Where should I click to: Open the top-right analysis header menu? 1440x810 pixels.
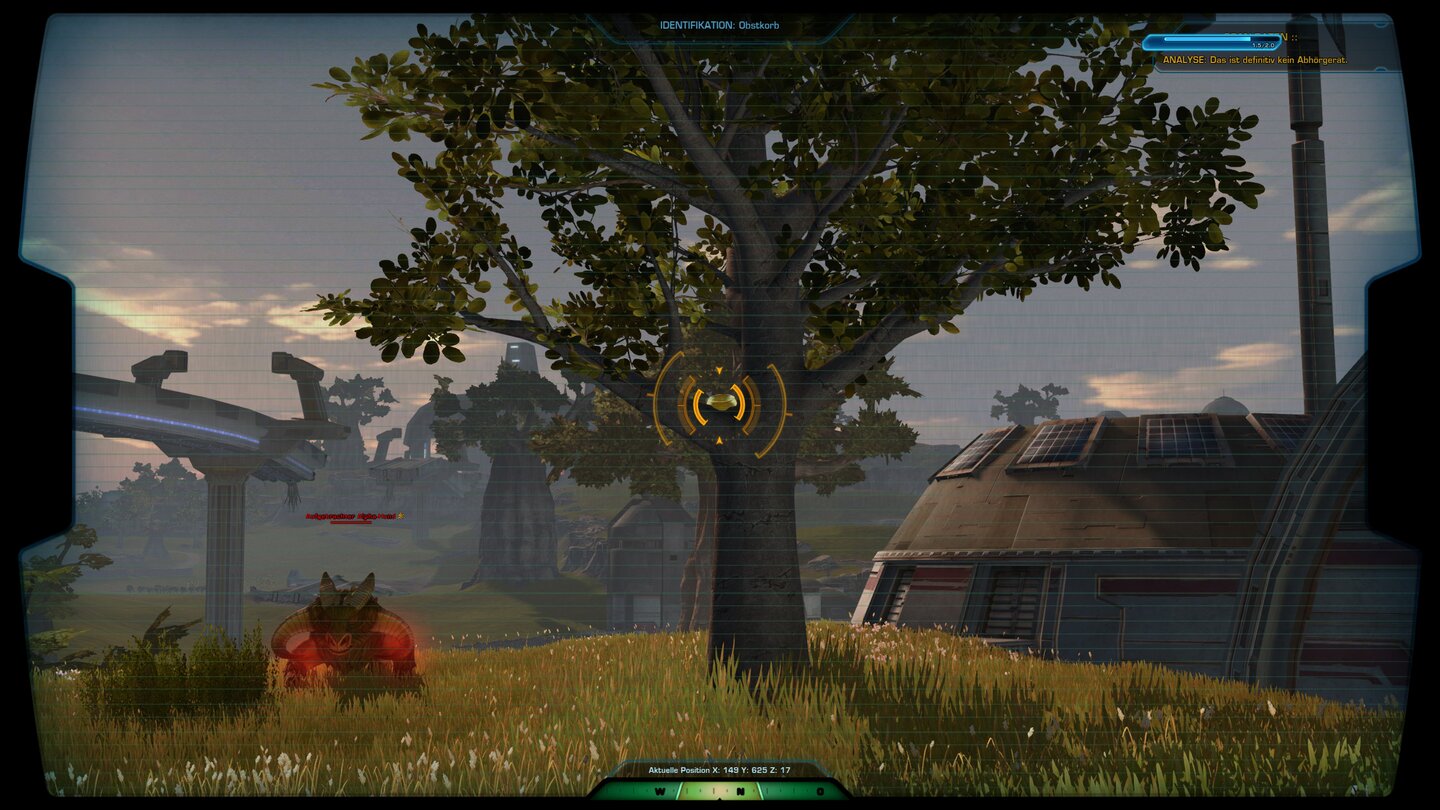1290,37
